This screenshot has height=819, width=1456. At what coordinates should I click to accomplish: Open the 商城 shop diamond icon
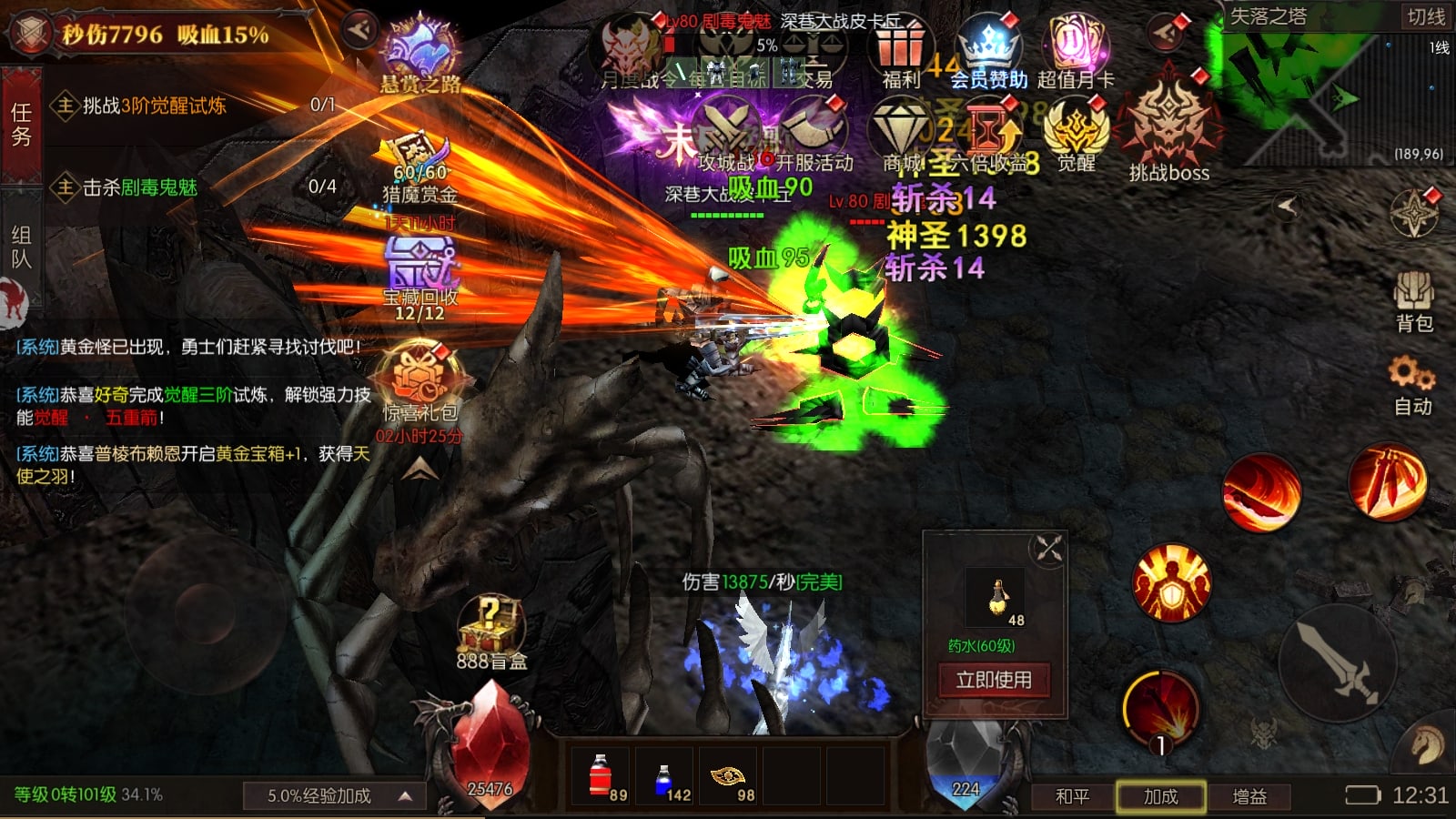pyautogui.click(x=901, y=135)
